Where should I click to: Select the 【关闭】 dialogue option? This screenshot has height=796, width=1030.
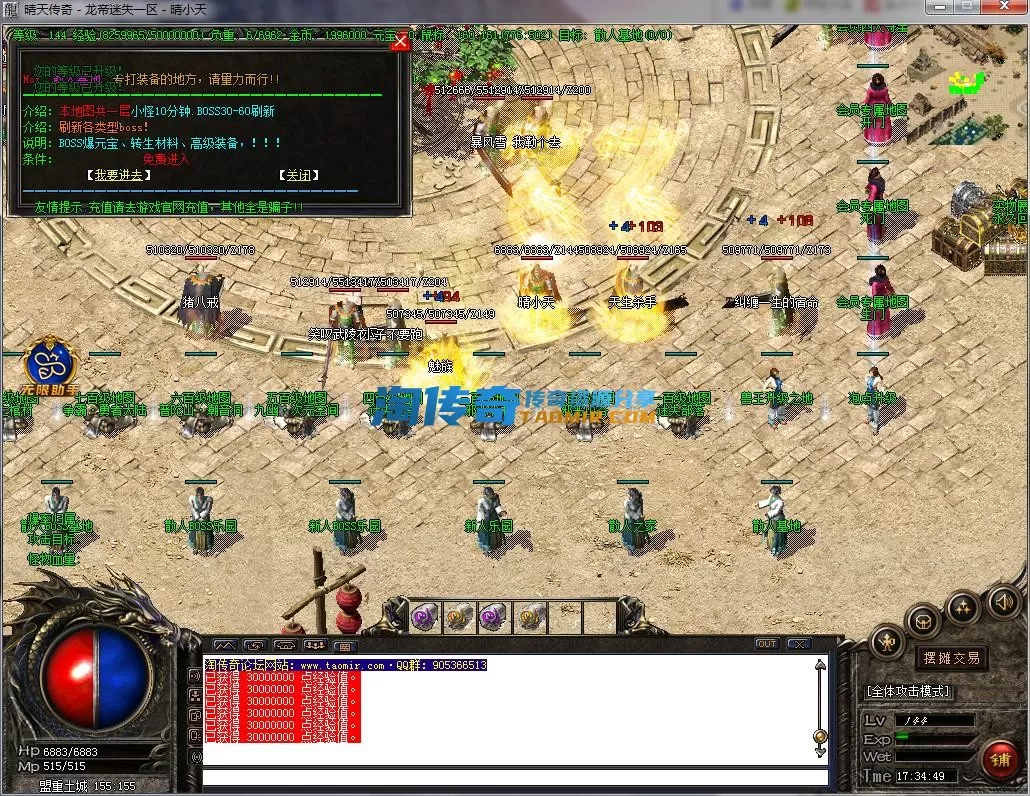pos(298,175)
